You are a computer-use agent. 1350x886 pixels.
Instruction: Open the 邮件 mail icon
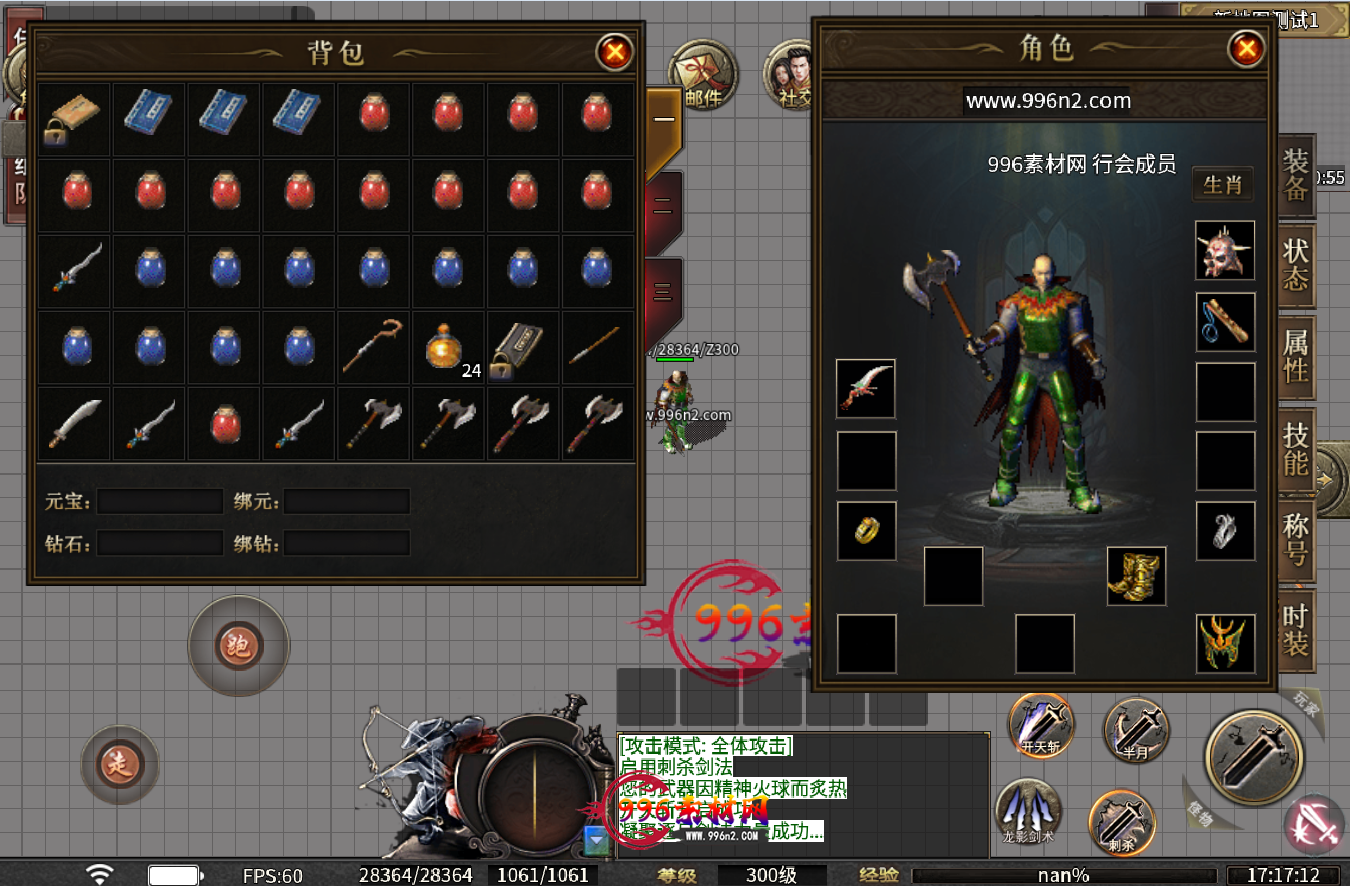701,75
